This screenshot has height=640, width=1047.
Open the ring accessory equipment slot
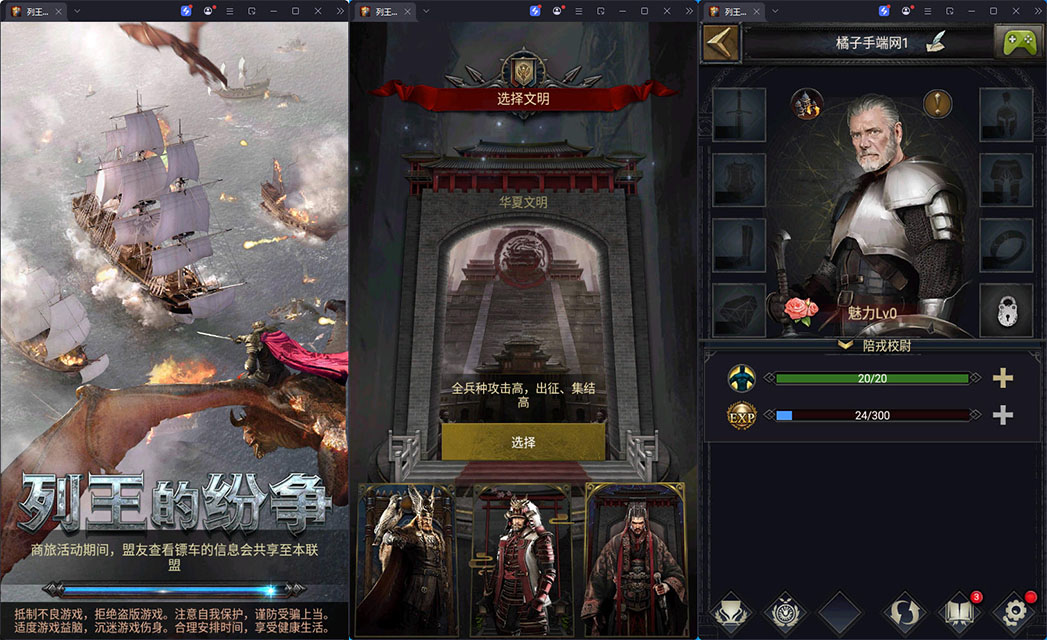(x=1005, y=245)
